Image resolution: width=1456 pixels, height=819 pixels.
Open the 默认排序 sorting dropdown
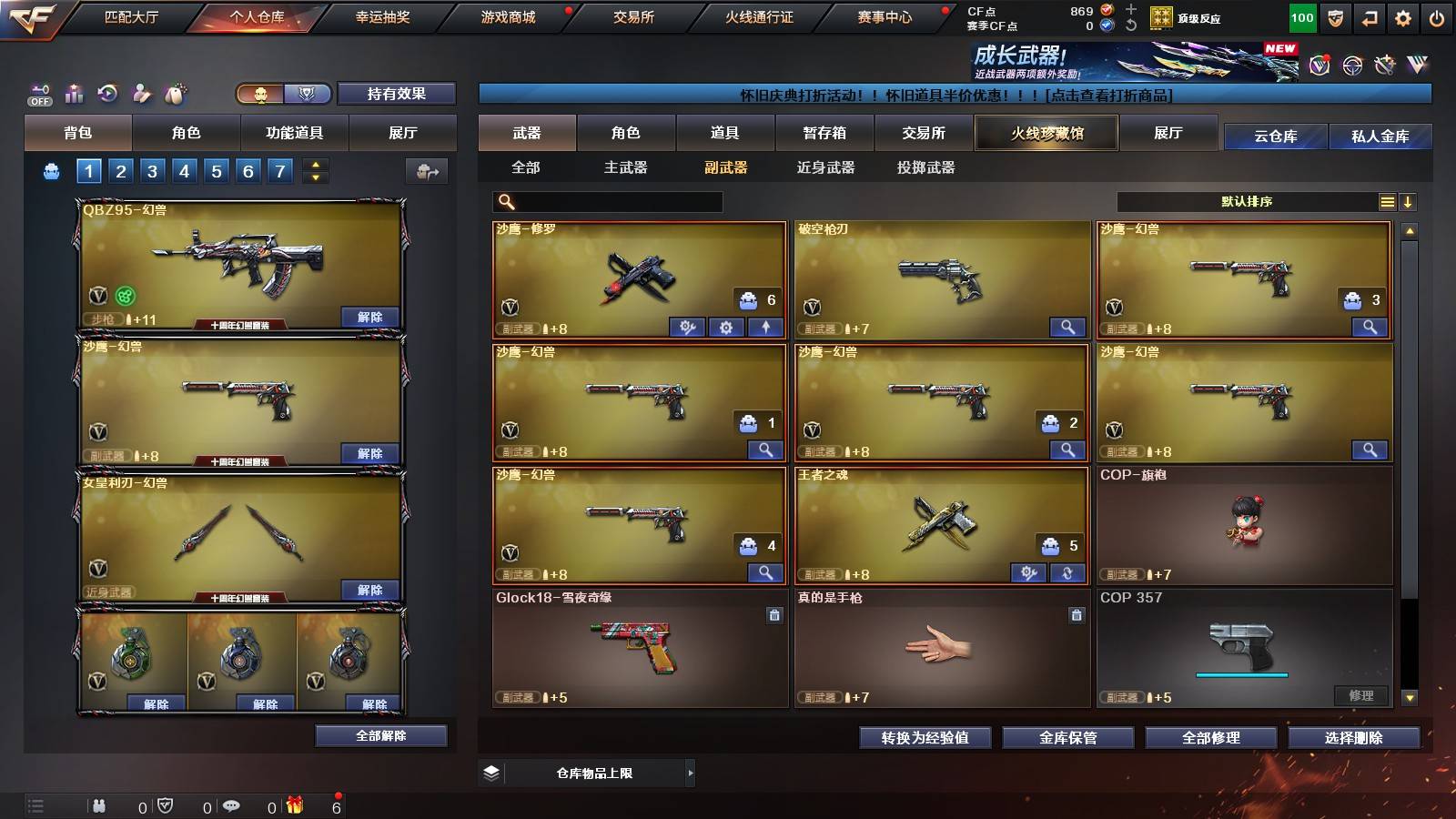[x=1247, y=201]
